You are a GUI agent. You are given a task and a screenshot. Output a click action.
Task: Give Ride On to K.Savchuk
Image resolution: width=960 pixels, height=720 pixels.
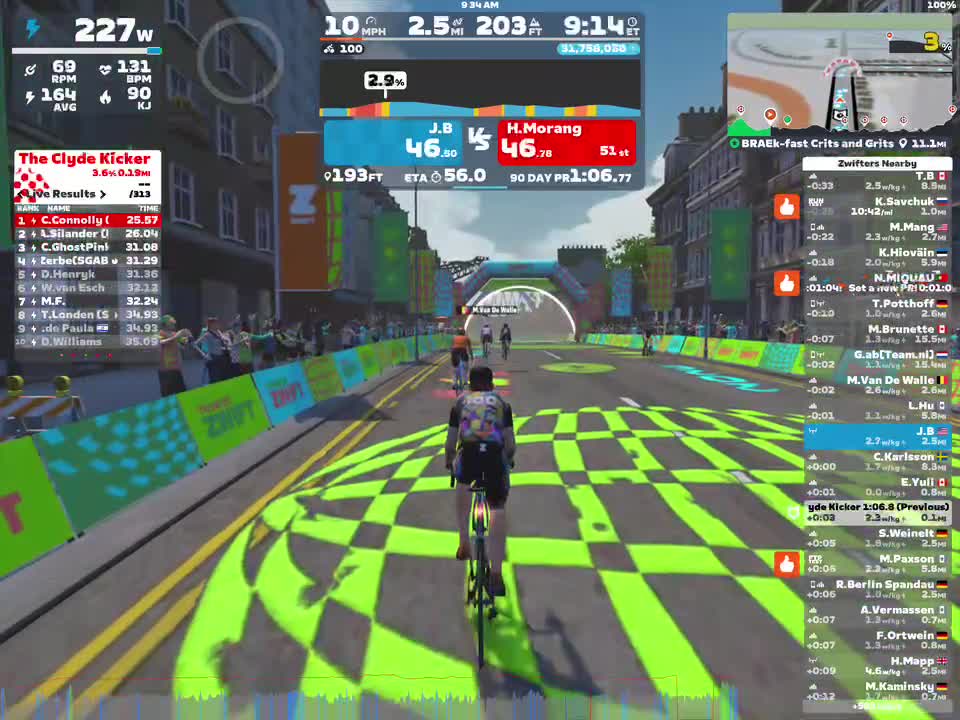787,207
